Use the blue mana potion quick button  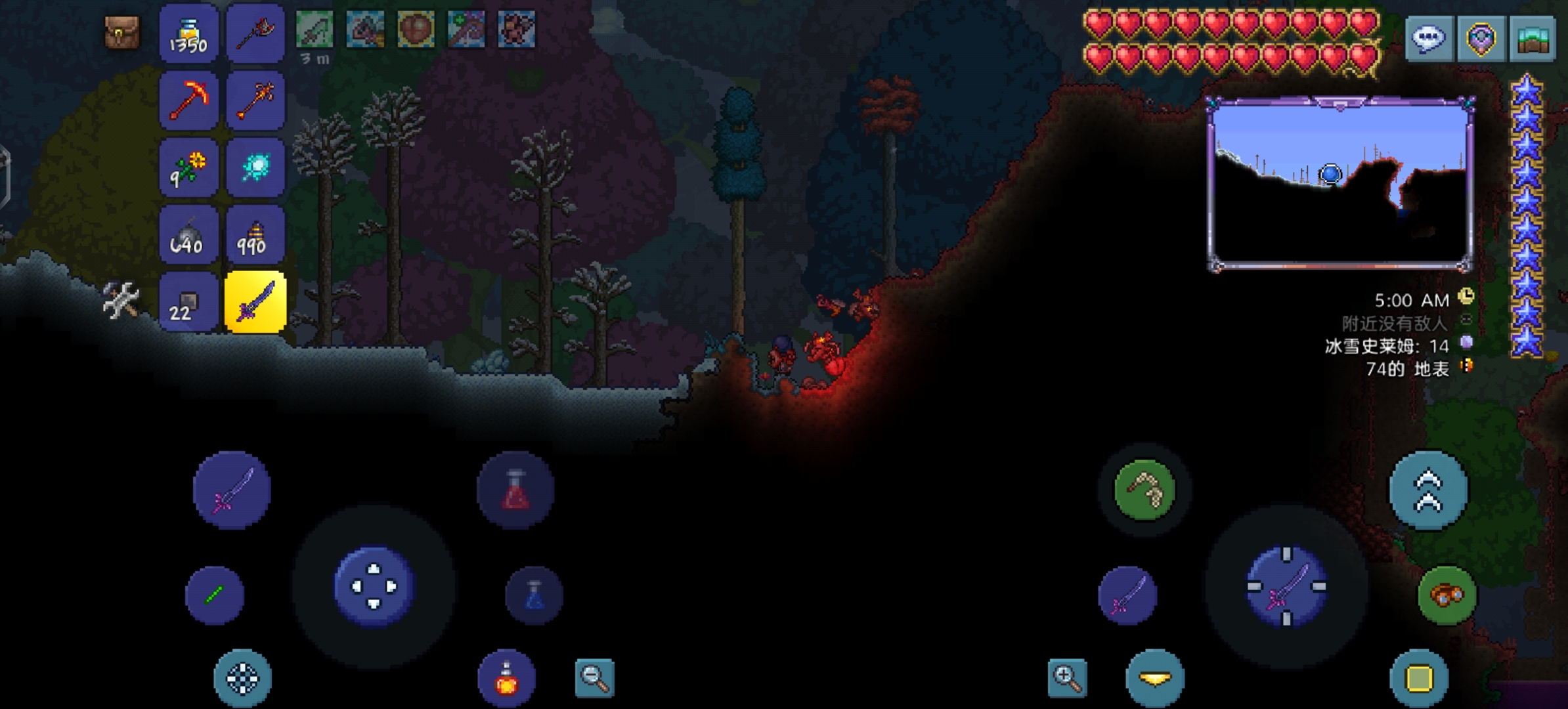[x=534, y=595]
